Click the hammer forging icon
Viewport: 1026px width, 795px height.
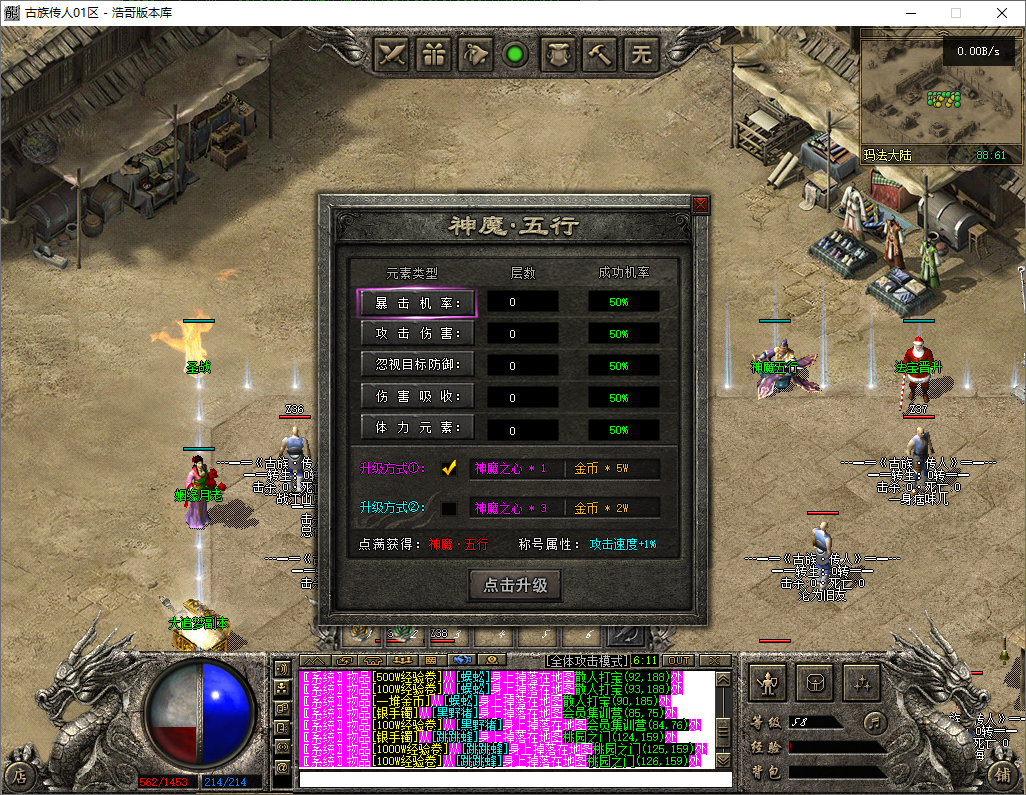tap(600, 54)
